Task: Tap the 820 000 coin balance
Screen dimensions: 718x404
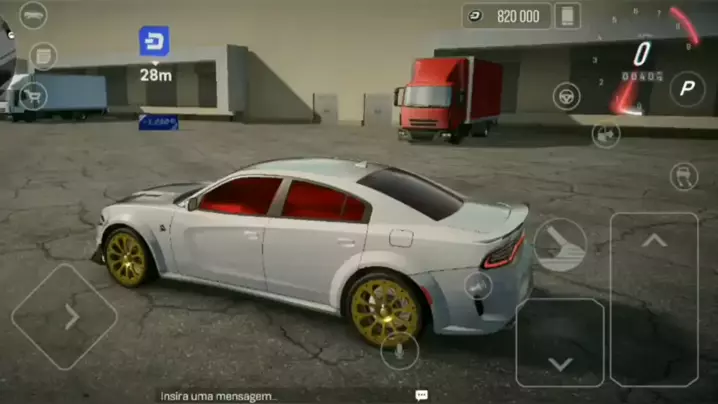Action: (506, 16)
